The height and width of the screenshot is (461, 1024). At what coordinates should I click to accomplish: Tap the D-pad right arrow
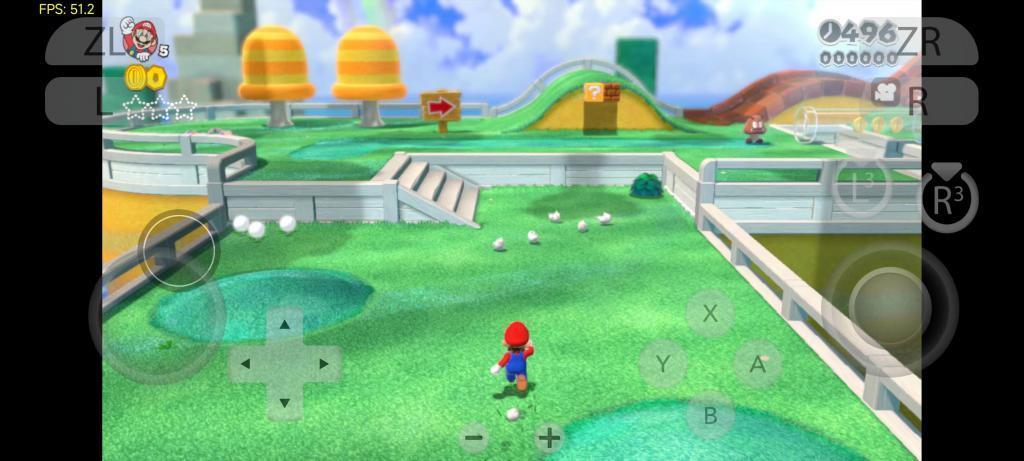[324, 364]
